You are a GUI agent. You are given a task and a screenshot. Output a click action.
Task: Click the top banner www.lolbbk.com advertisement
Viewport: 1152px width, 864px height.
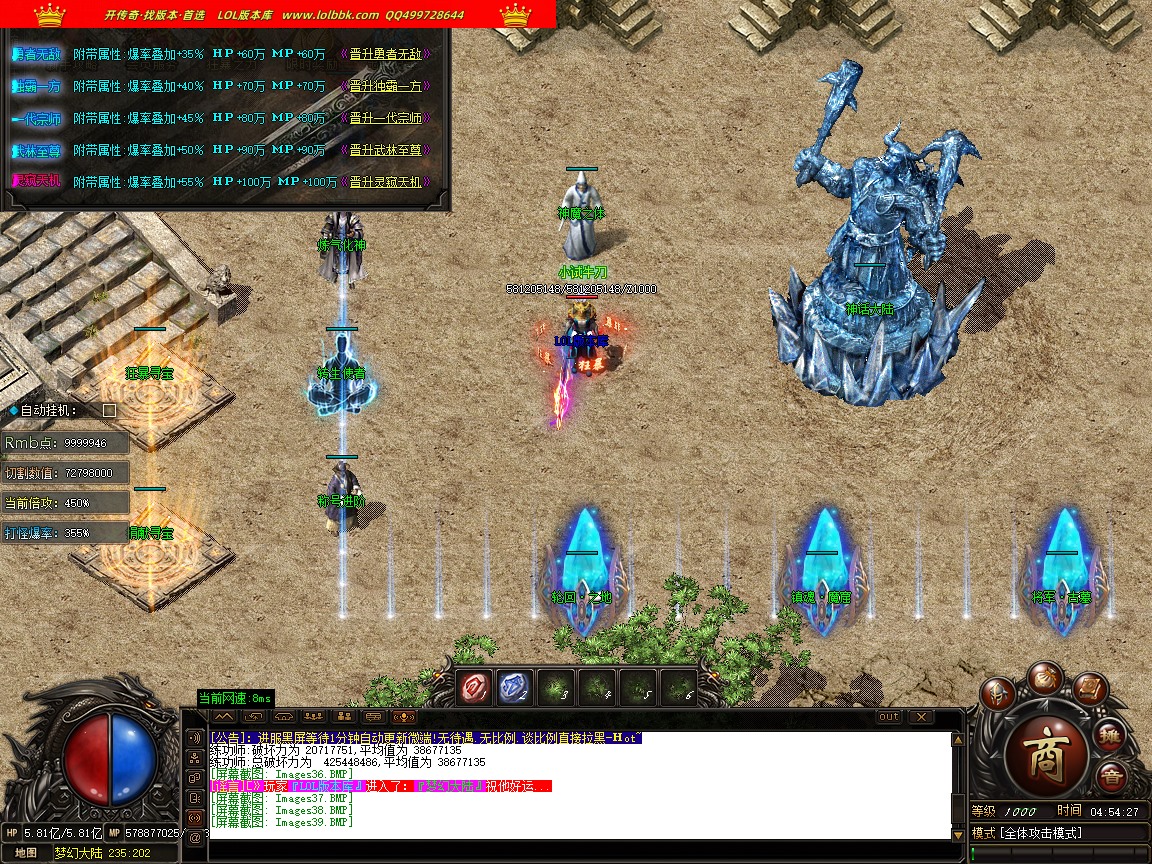pos(330,15)
